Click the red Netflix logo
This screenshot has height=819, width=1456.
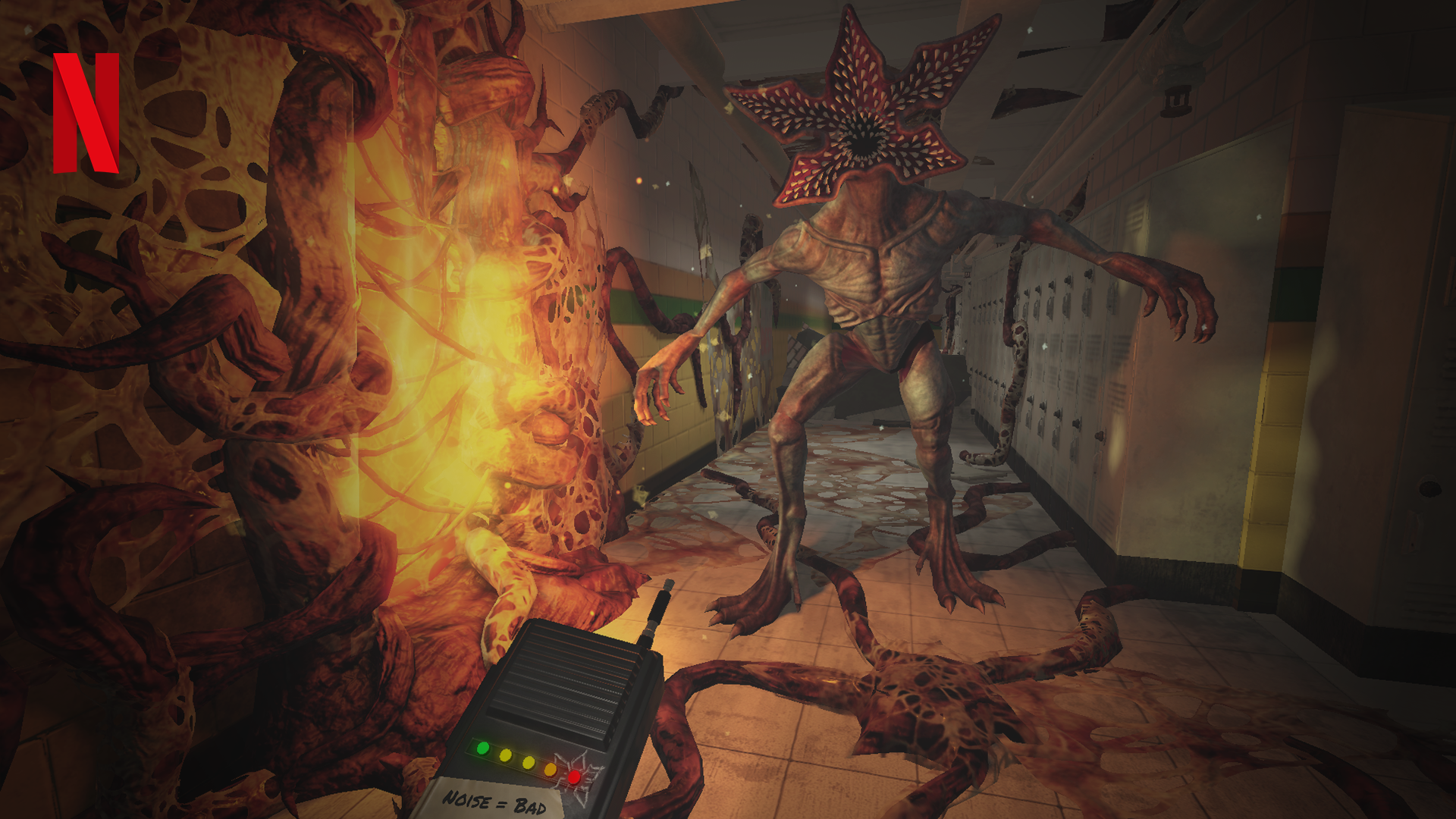[x=86, y=112]
